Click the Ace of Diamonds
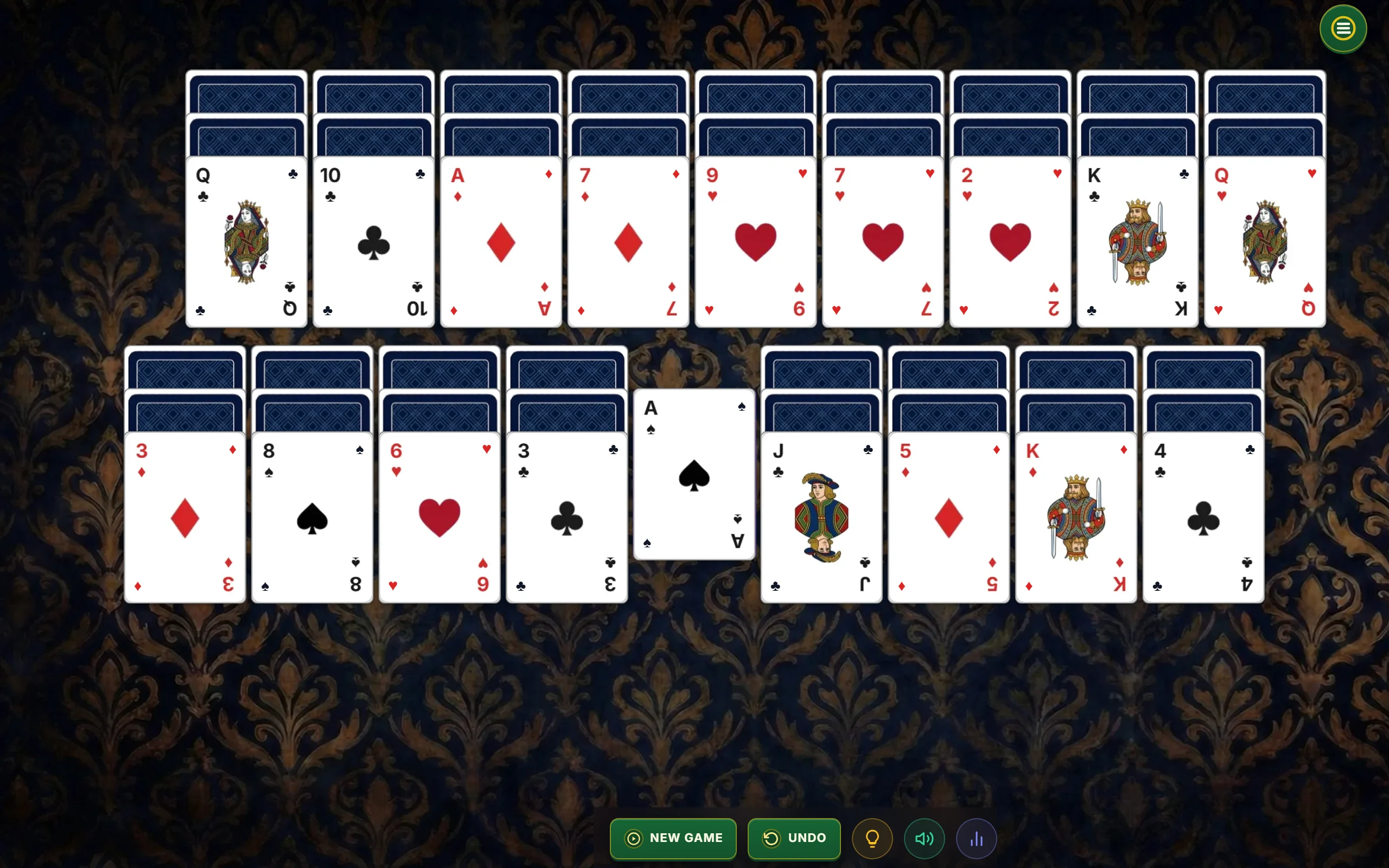The image size is (1389, 868). (x=500, y=241)
